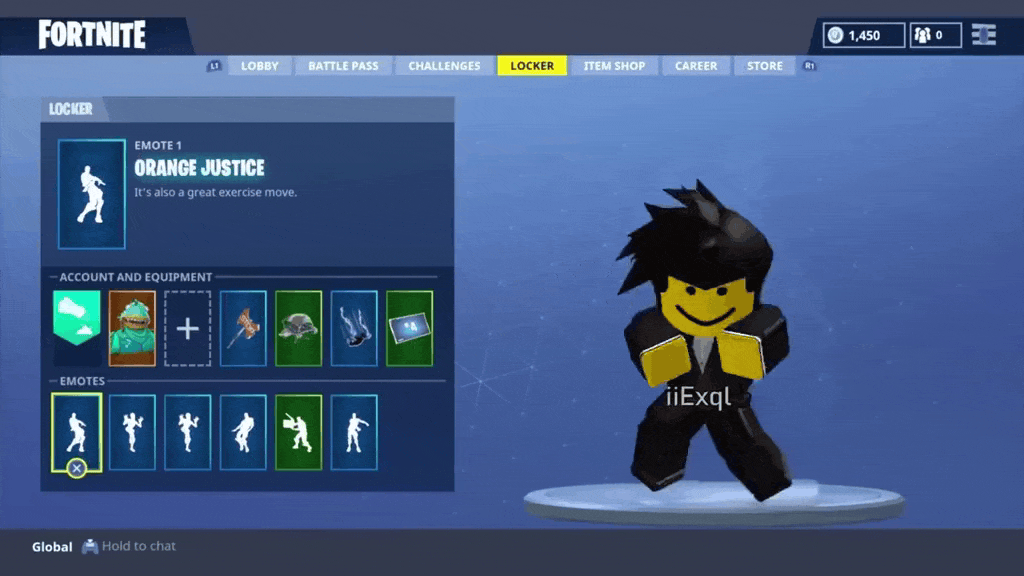Select the teal cloud banner slot
This screenshot has width=1024, height=576.
pos(77,328)
